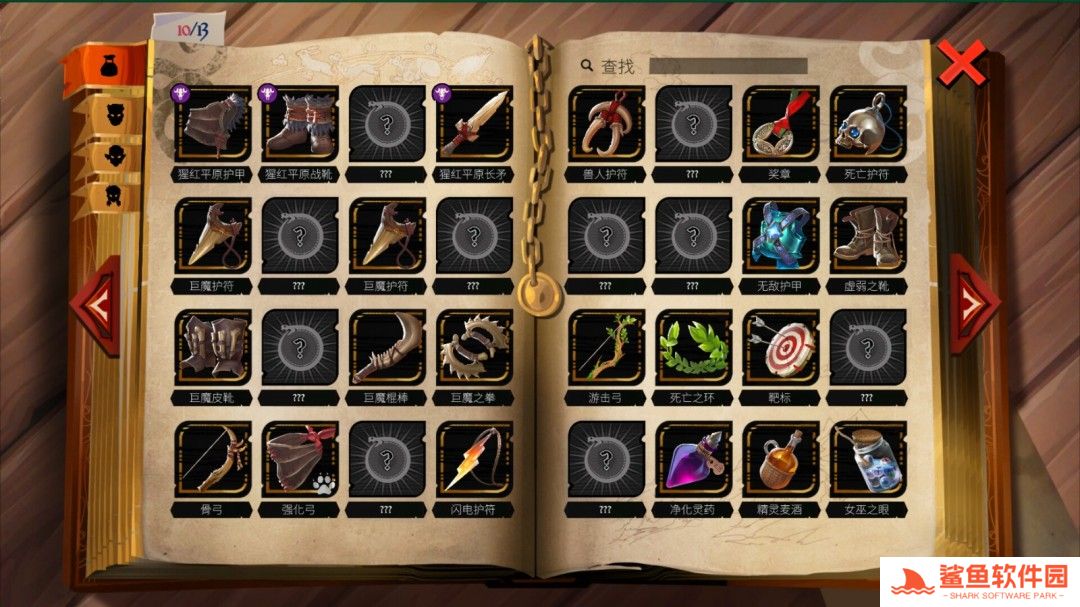This screenshot has width=1080, height=607.
Task: Select the 巨魔之拳 spiked fist
Action: (x=474, y=348)
